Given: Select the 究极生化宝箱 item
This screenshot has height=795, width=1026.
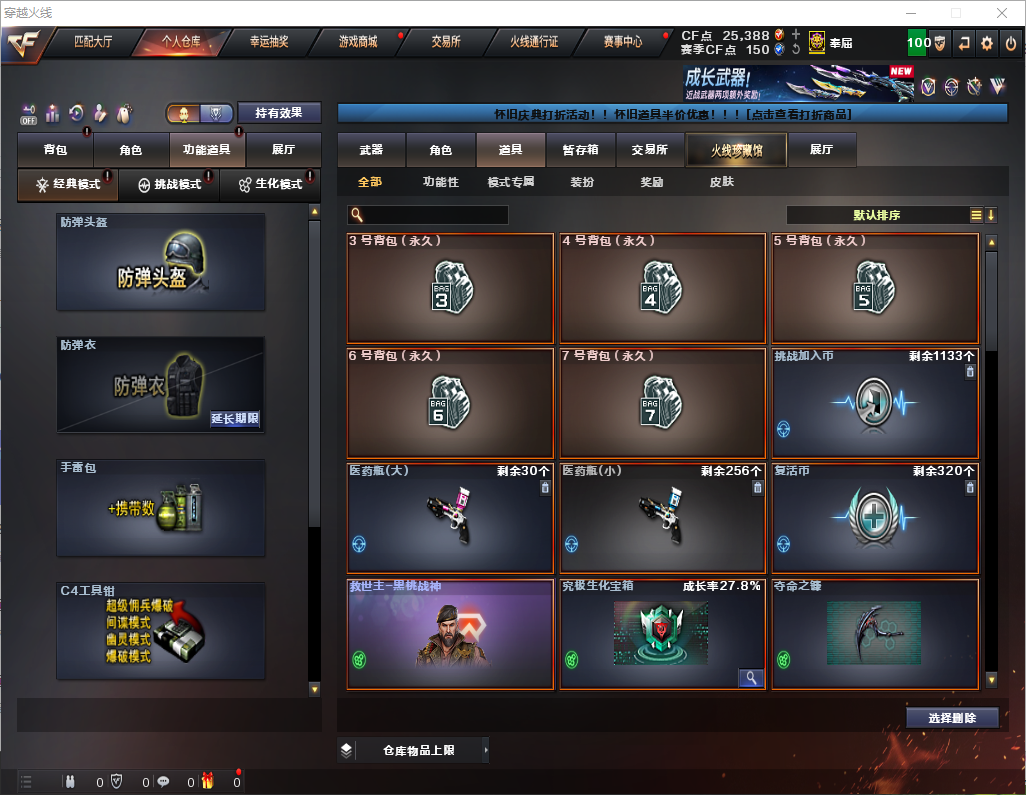Looking at the screenshot, I should [662, 634].
